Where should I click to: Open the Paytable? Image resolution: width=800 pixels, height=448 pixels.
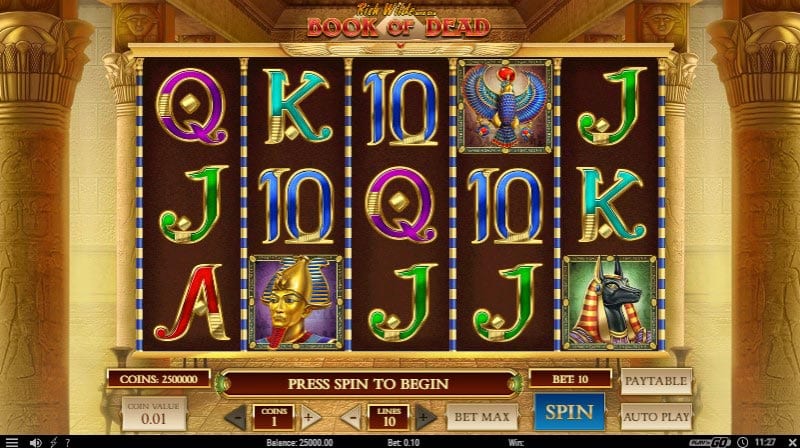pos(656,381)
